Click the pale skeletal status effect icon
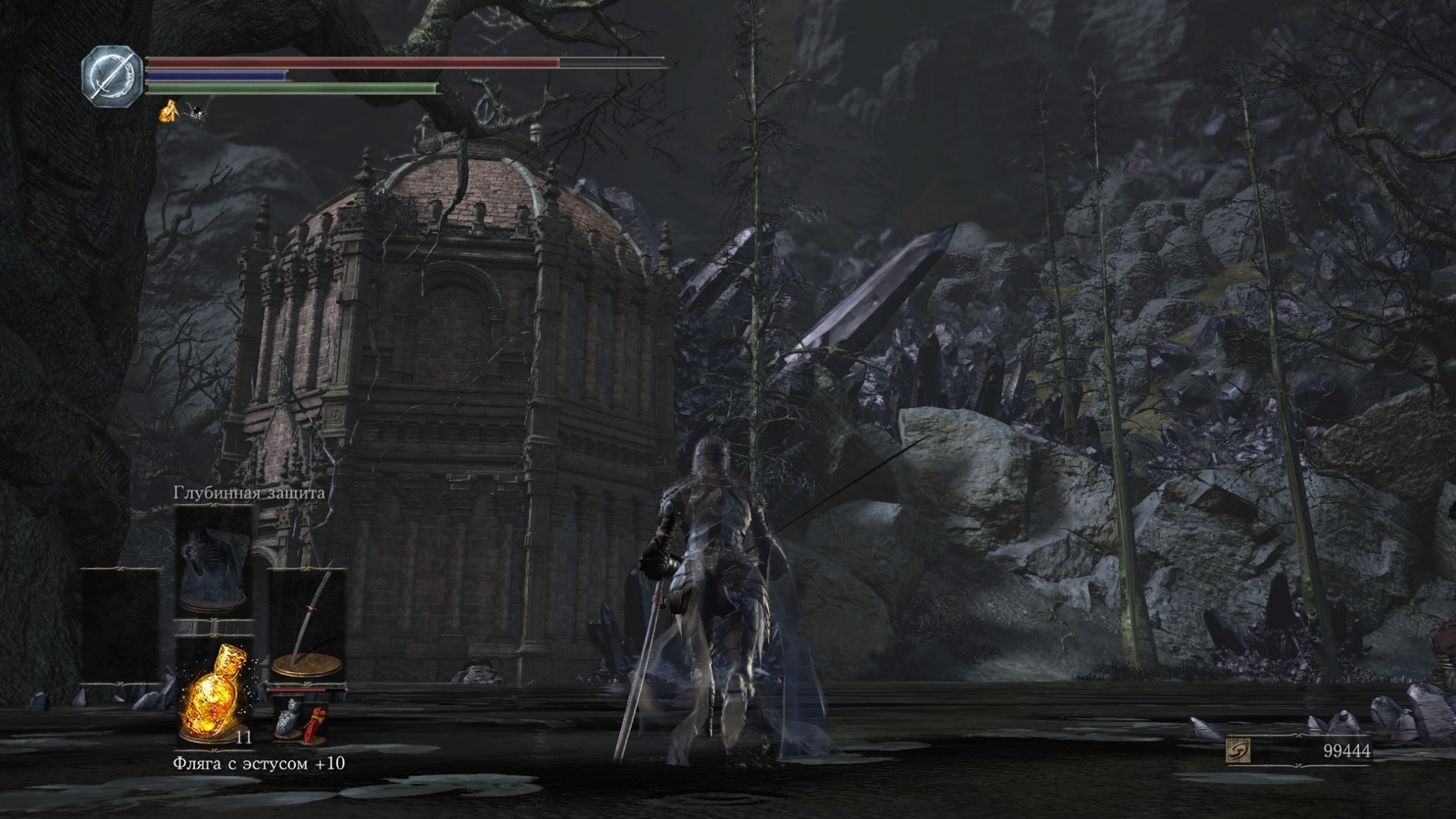 (196, 112)
